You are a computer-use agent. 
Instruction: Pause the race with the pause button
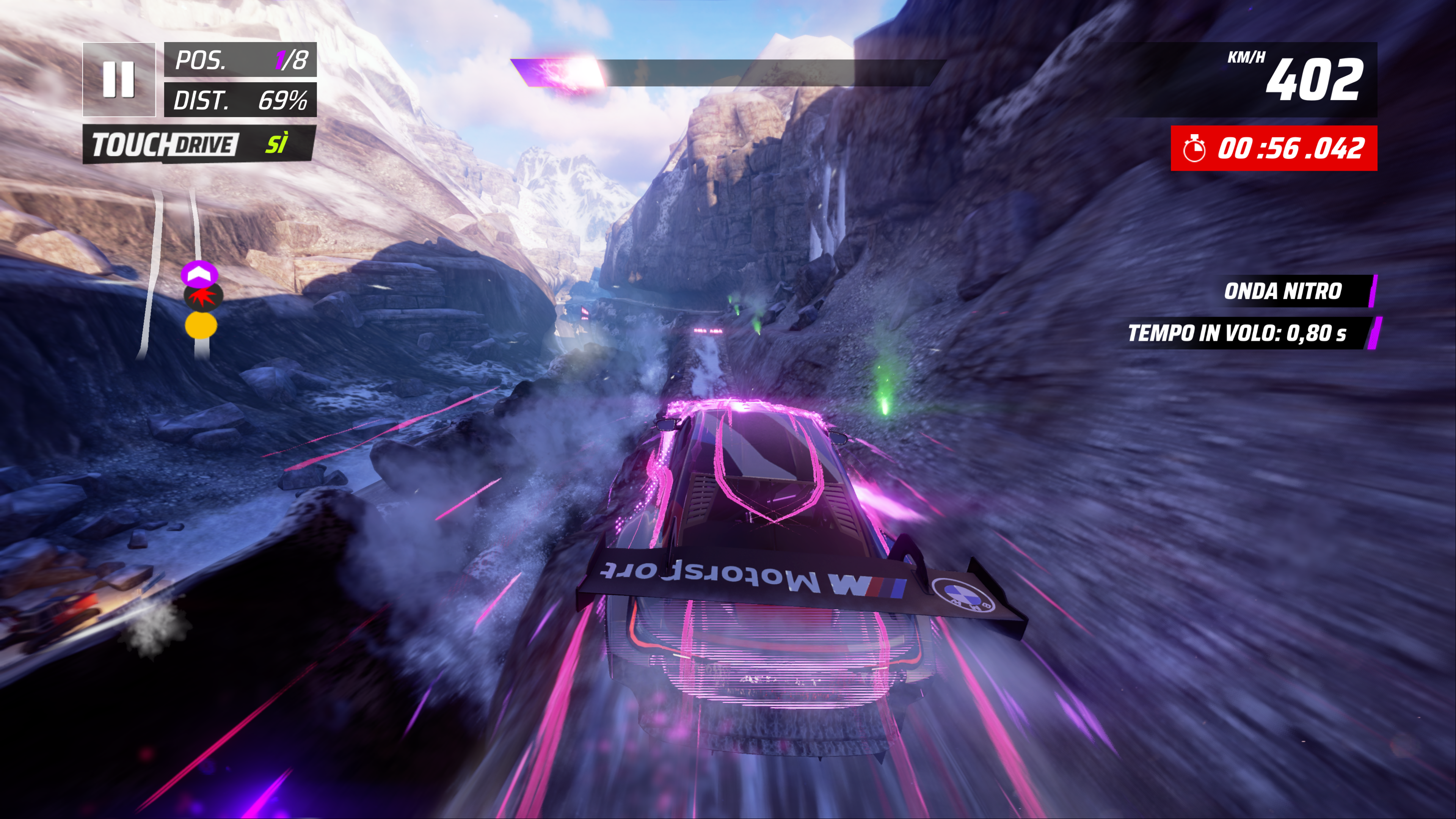119,80
